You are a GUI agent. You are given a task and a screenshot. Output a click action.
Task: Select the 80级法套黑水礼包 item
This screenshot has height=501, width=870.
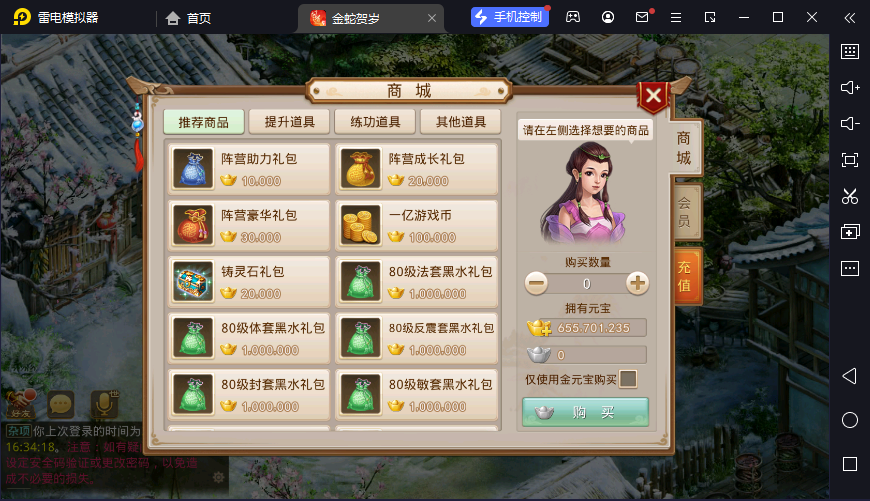[x=416, y=282]
